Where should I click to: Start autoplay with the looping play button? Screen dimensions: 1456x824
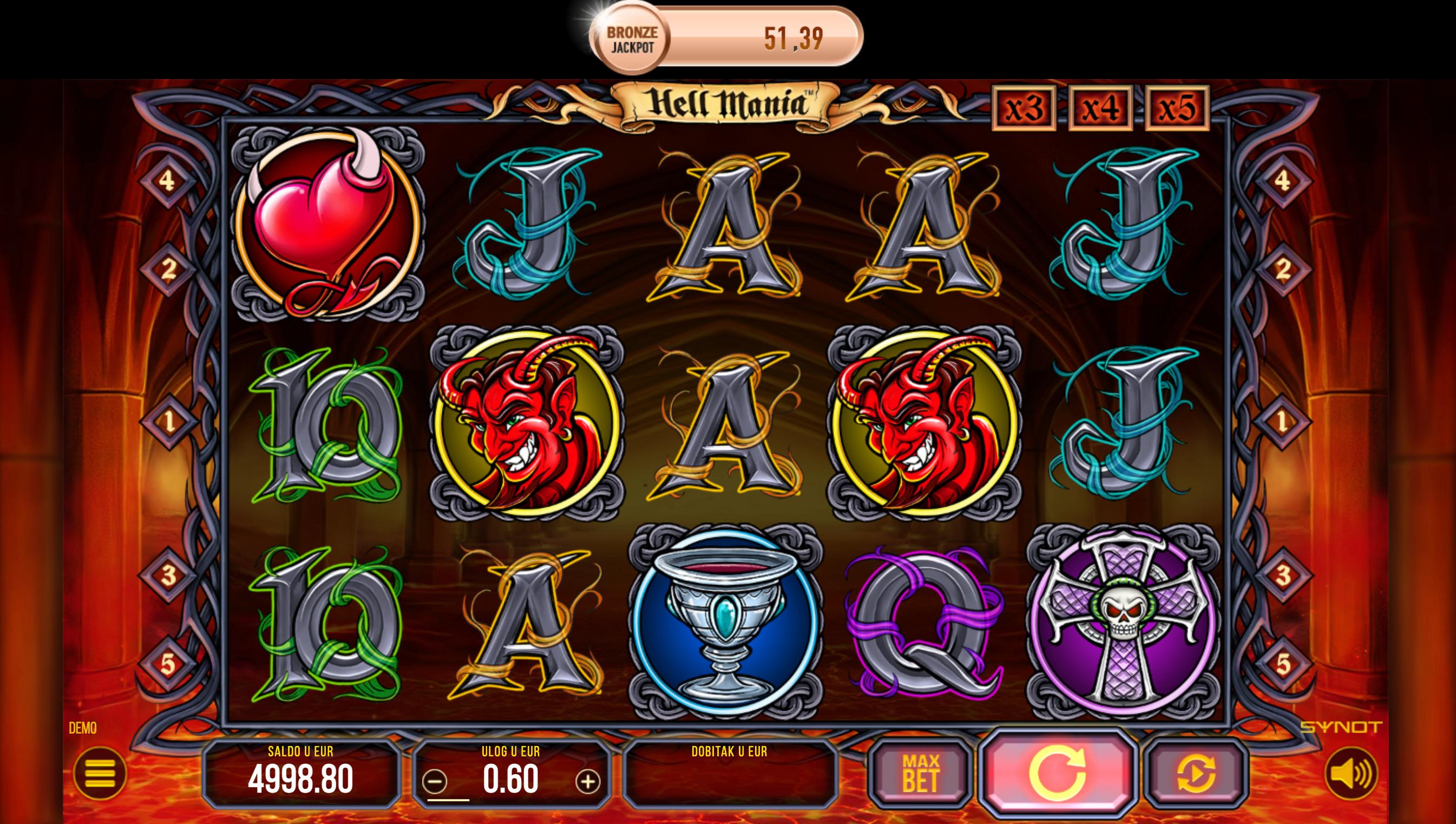(x=1197, y=774)
